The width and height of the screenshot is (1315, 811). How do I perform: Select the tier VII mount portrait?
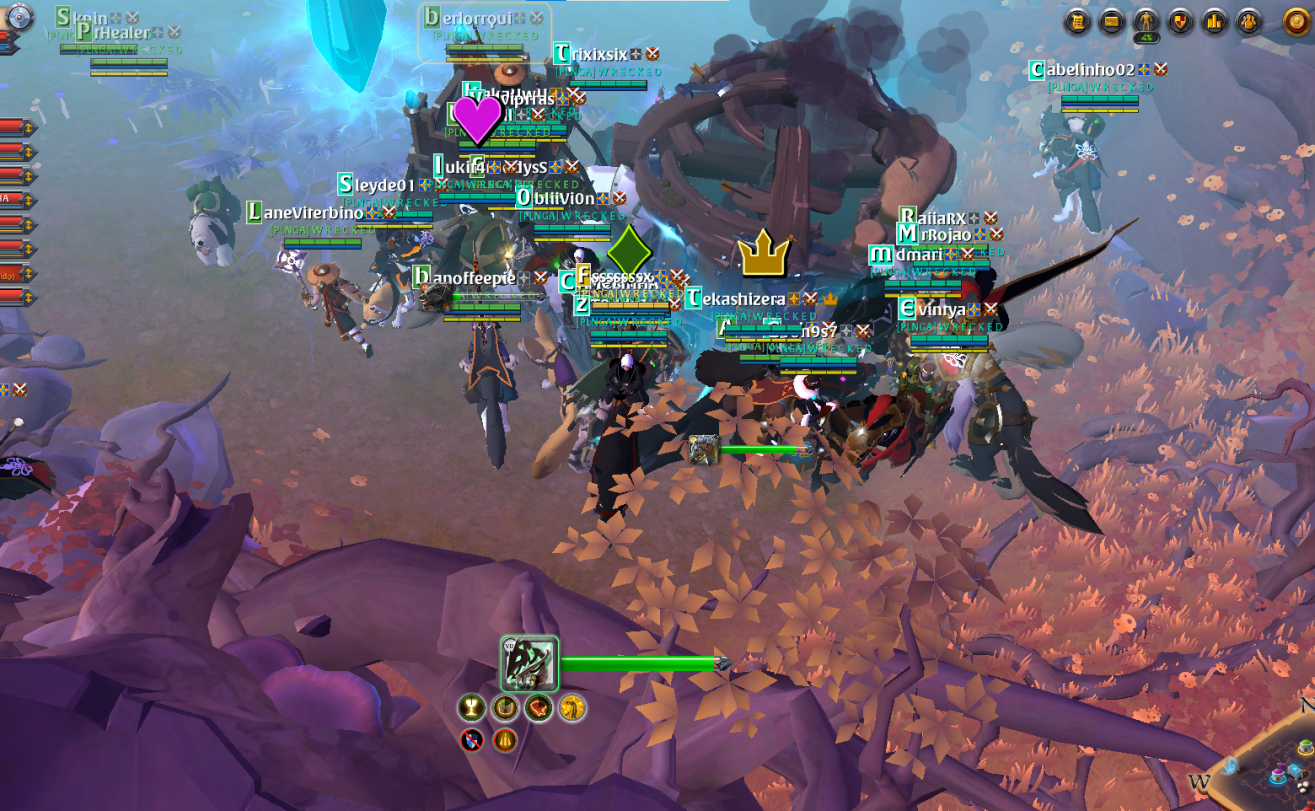pos(529,664)
